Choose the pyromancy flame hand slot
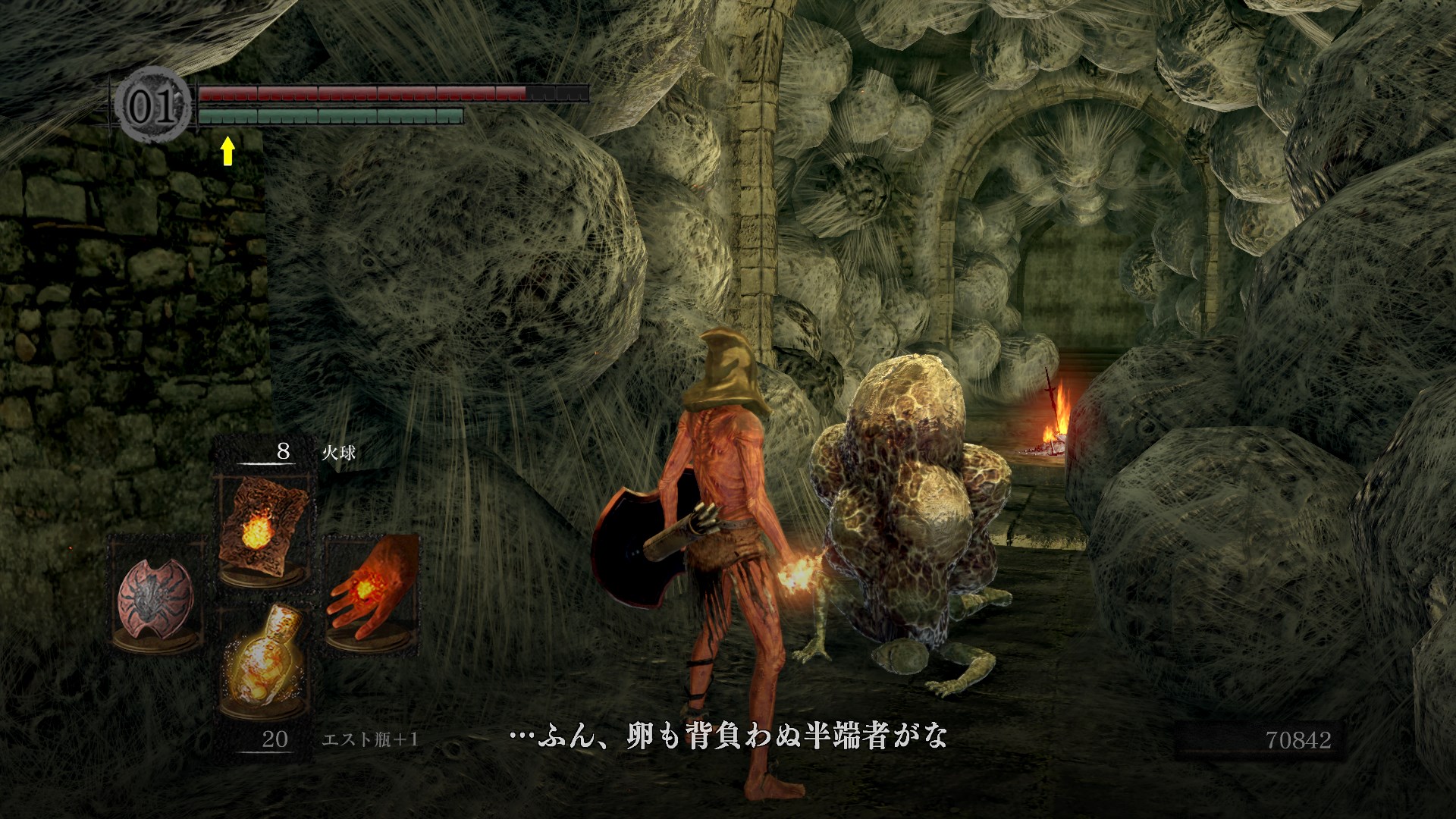 (x=371, y=590)
